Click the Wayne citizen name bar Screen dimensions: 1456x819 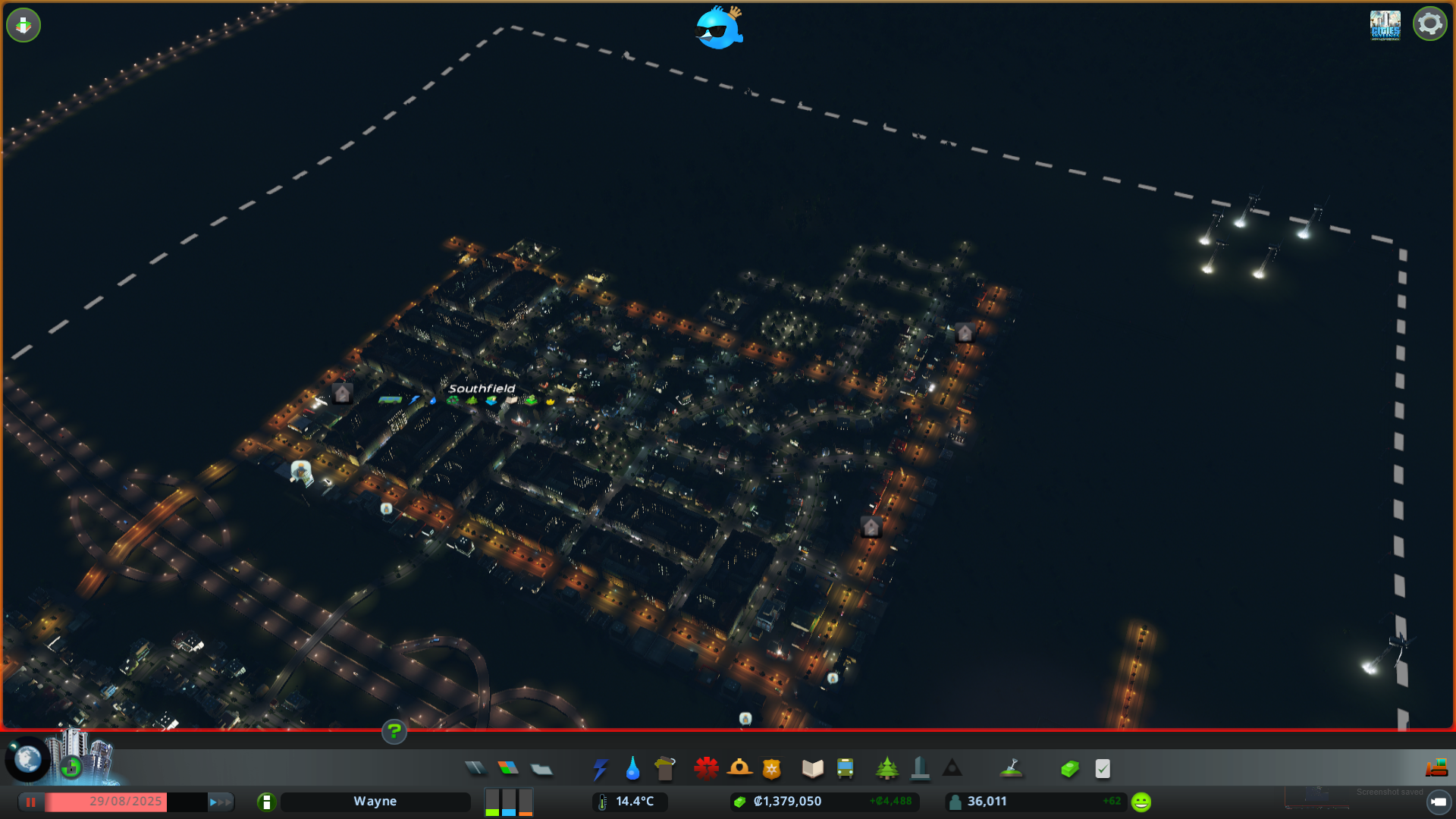375,801
